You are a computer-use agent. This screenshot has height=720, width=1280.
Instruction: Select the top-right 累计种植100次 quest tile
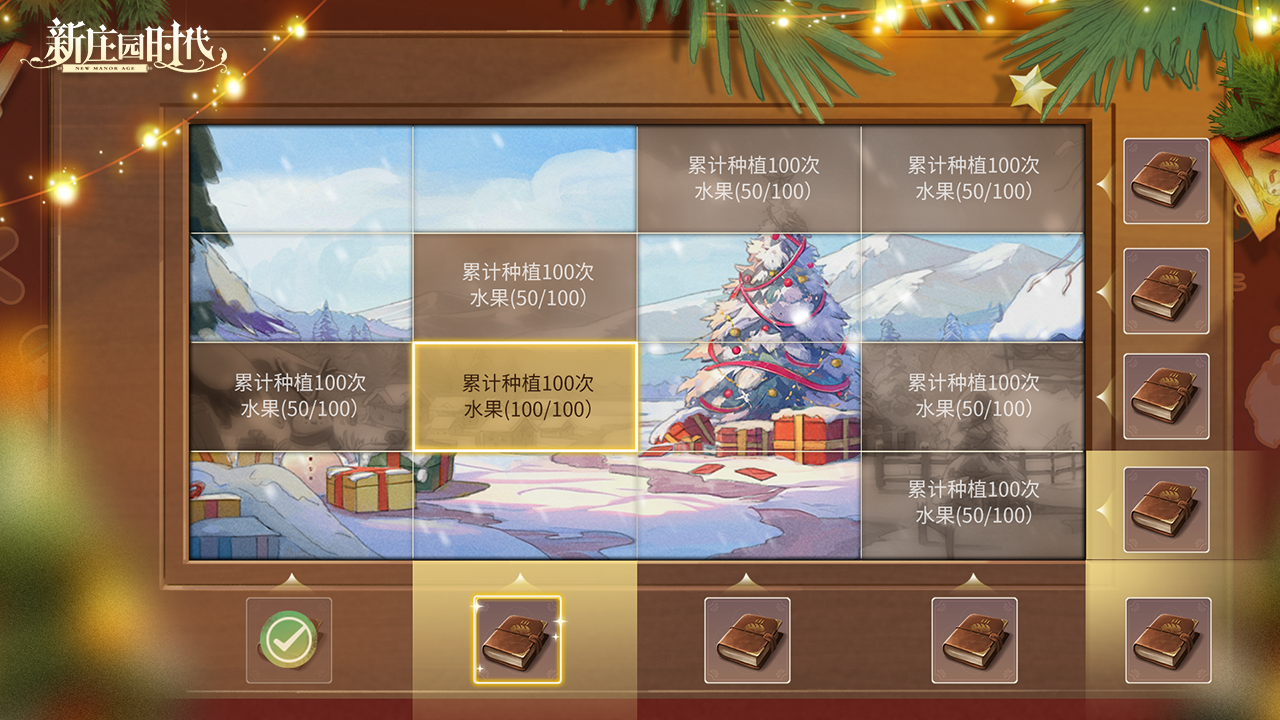971,178
